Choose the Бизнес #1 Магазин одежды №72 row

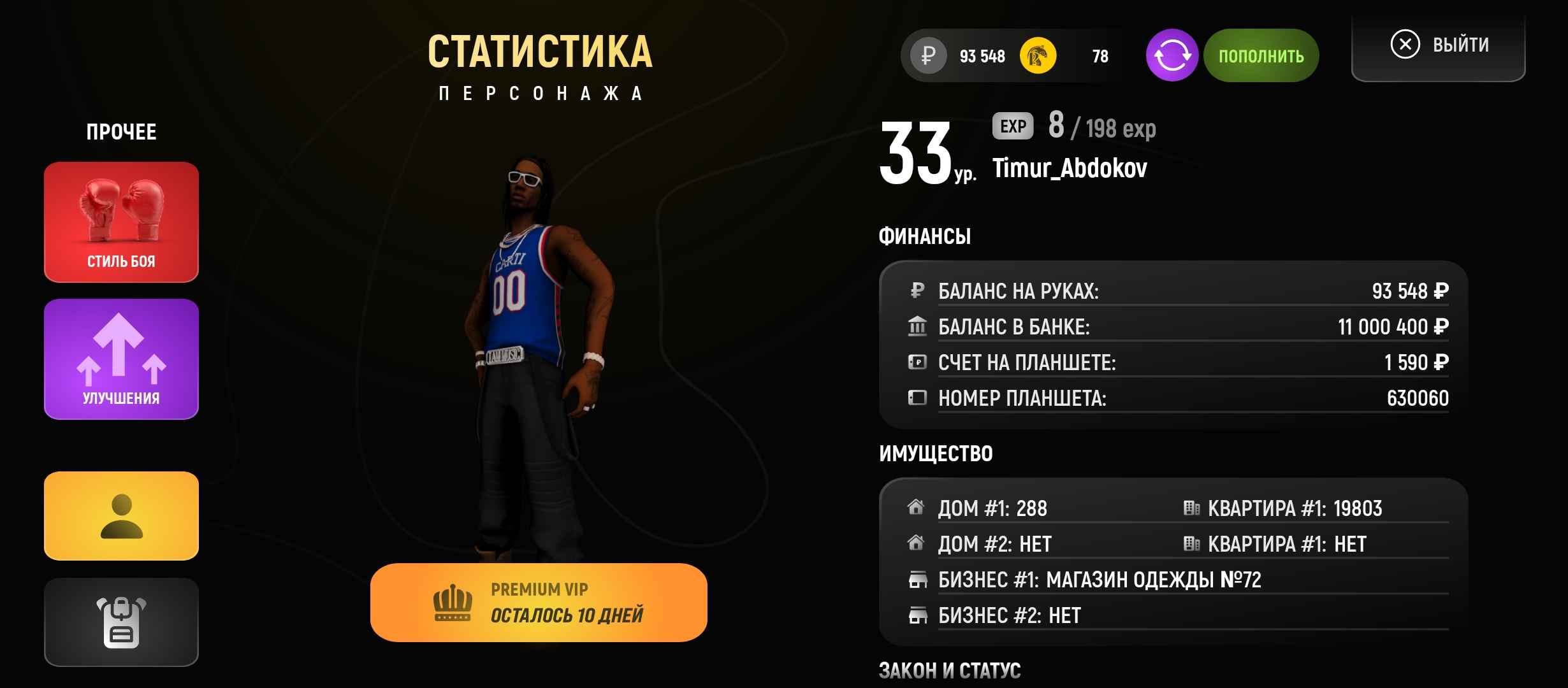tap(1099, 580)
